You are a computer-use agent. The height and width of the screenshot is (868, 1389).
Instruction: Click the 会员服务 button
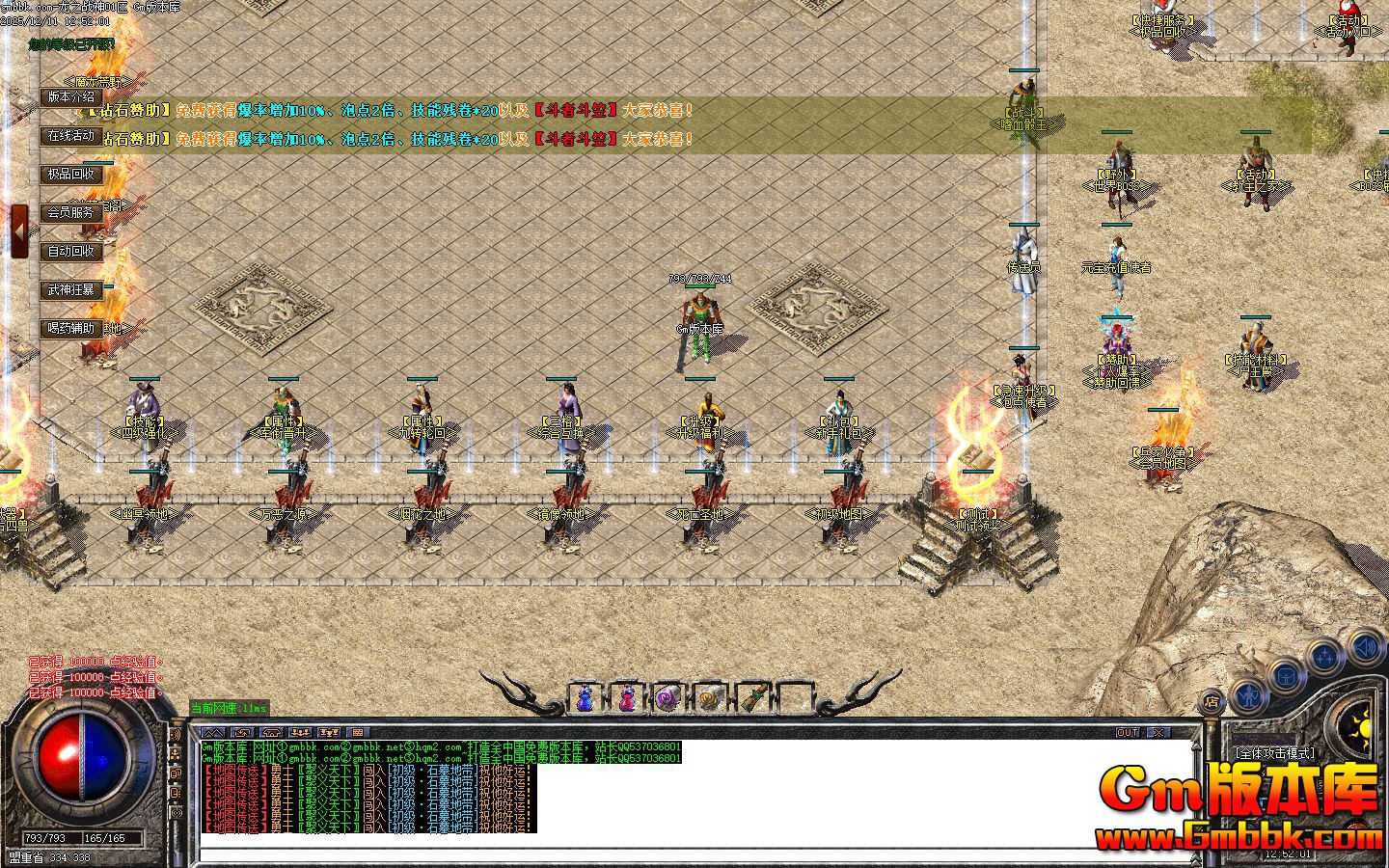click(x=71, y=213)
